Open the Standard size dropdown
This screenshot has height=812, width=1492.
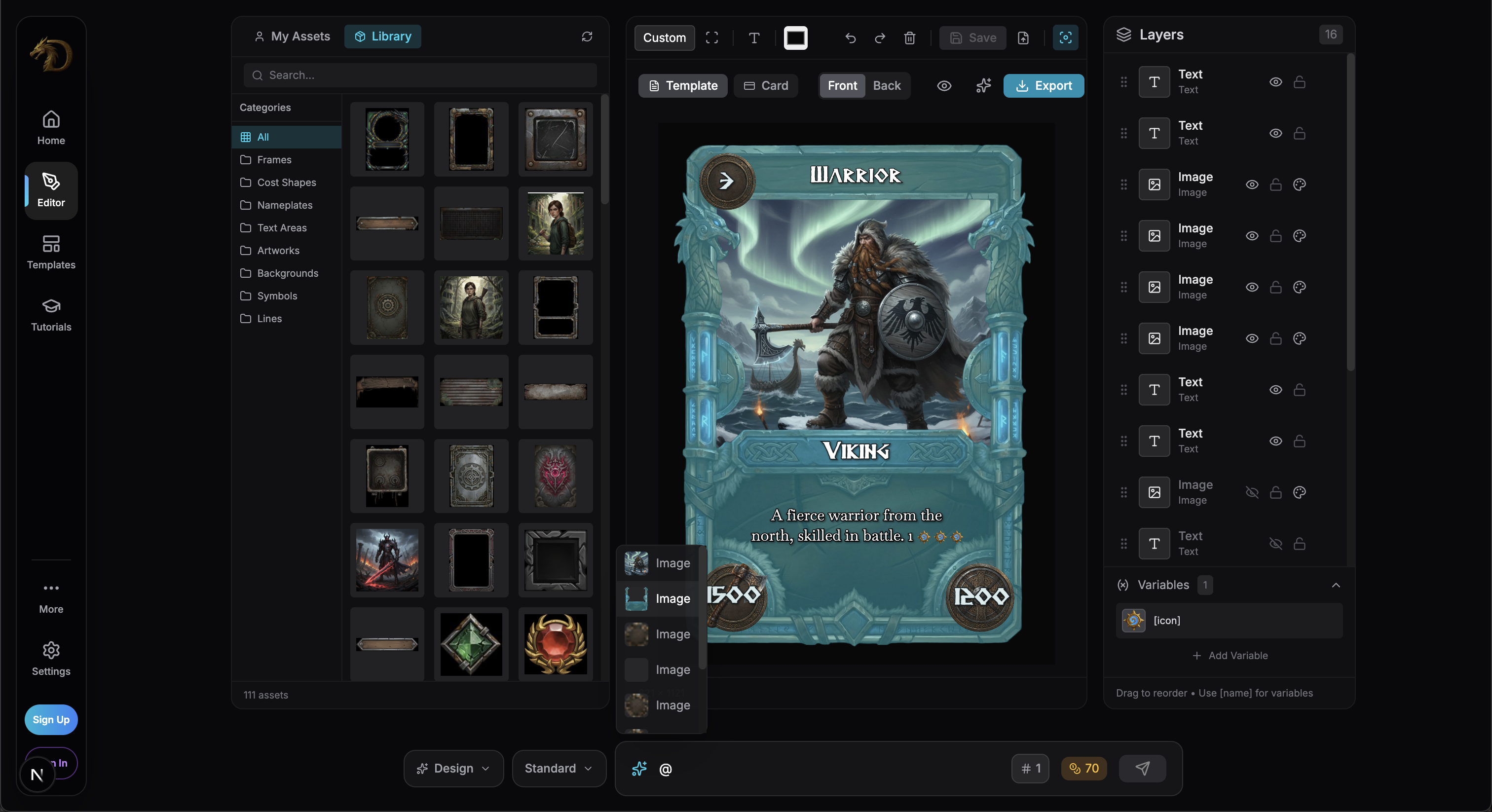point(558,769)
